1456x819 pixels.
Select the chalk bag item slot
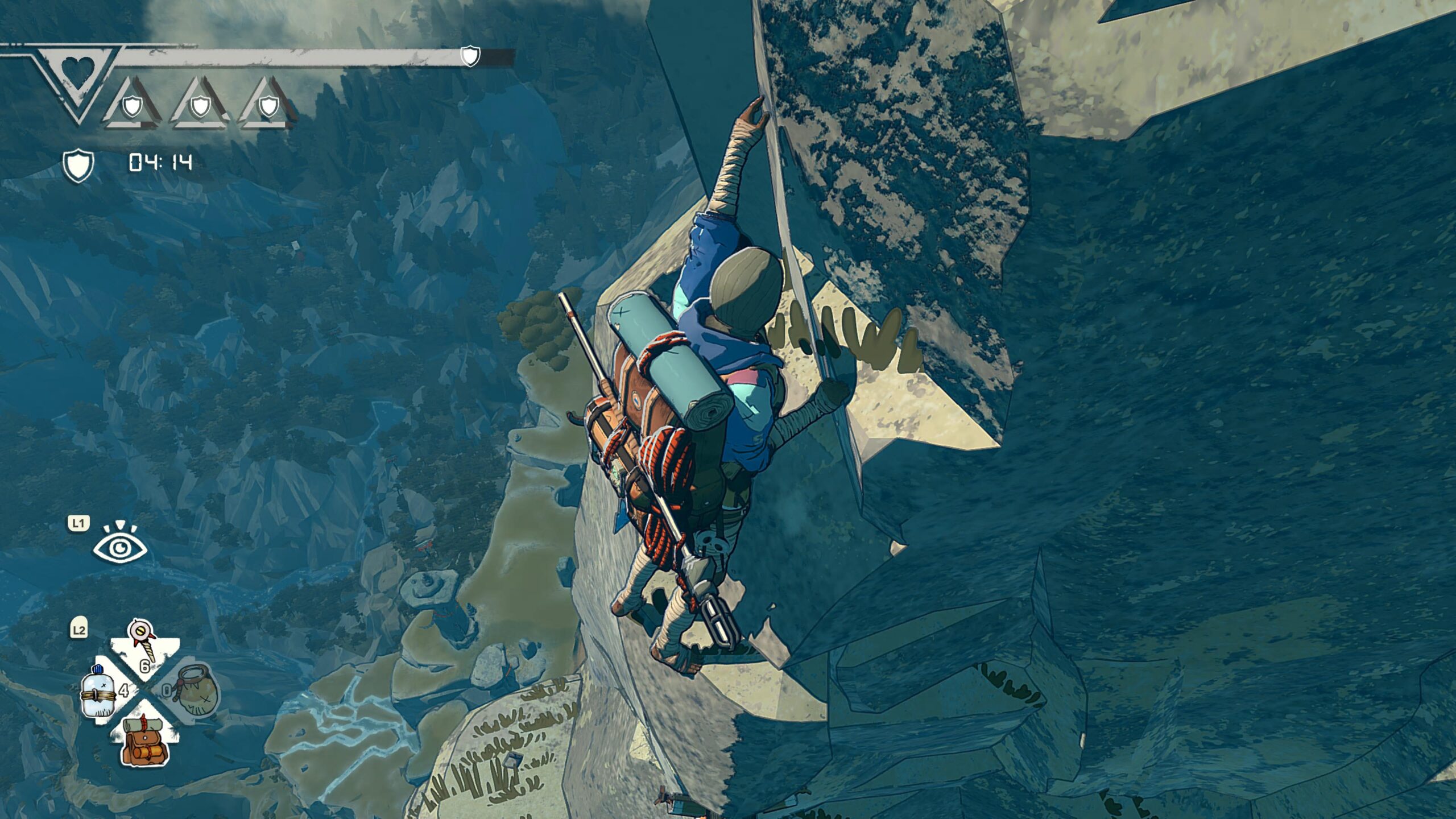(x=196, y=690)
